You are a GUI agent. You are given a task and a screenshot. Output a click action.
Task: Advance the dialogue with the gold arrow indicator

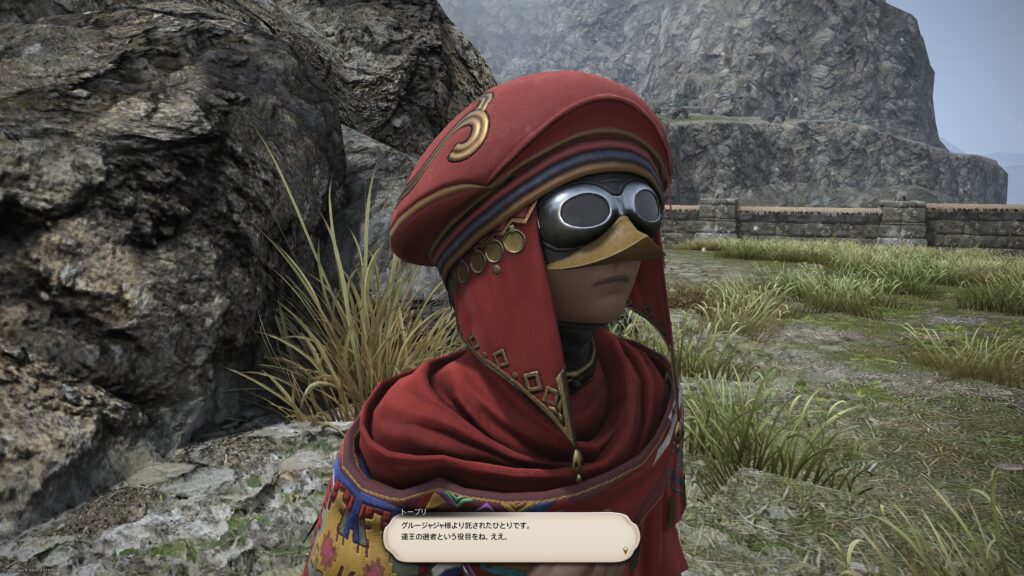pyautogui.click(x=627, y=550)
